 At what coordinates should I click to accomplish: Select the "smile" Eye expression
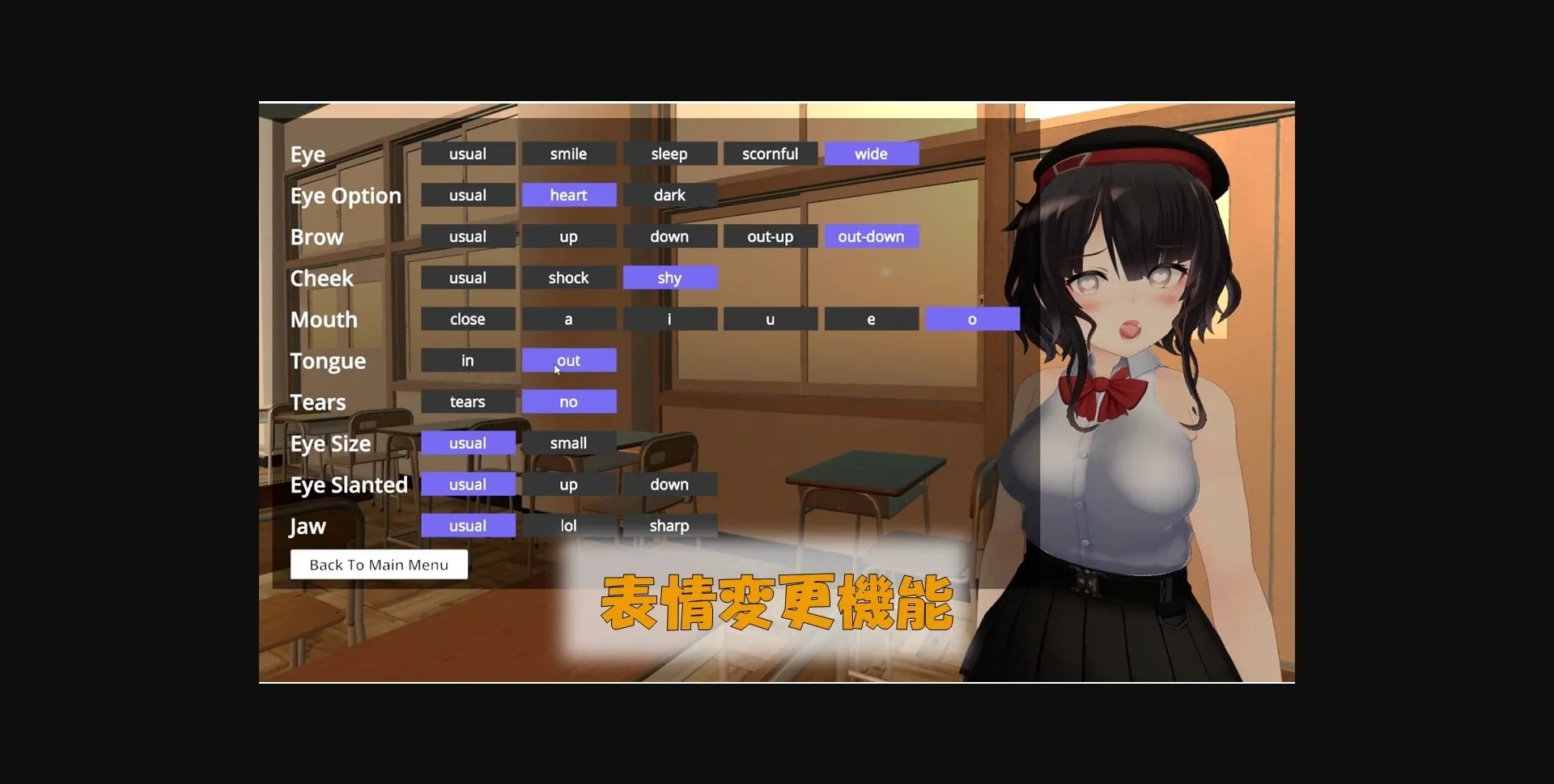[569, 153]
